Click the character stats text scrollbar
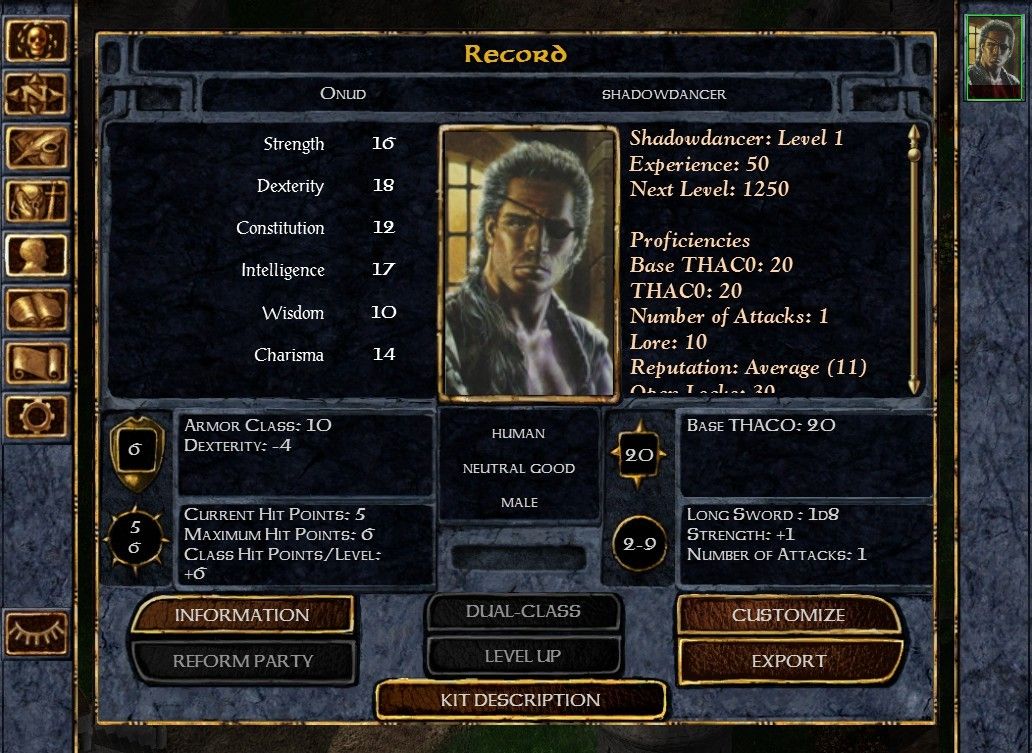1032x753 pixels. tap(913, 260)
